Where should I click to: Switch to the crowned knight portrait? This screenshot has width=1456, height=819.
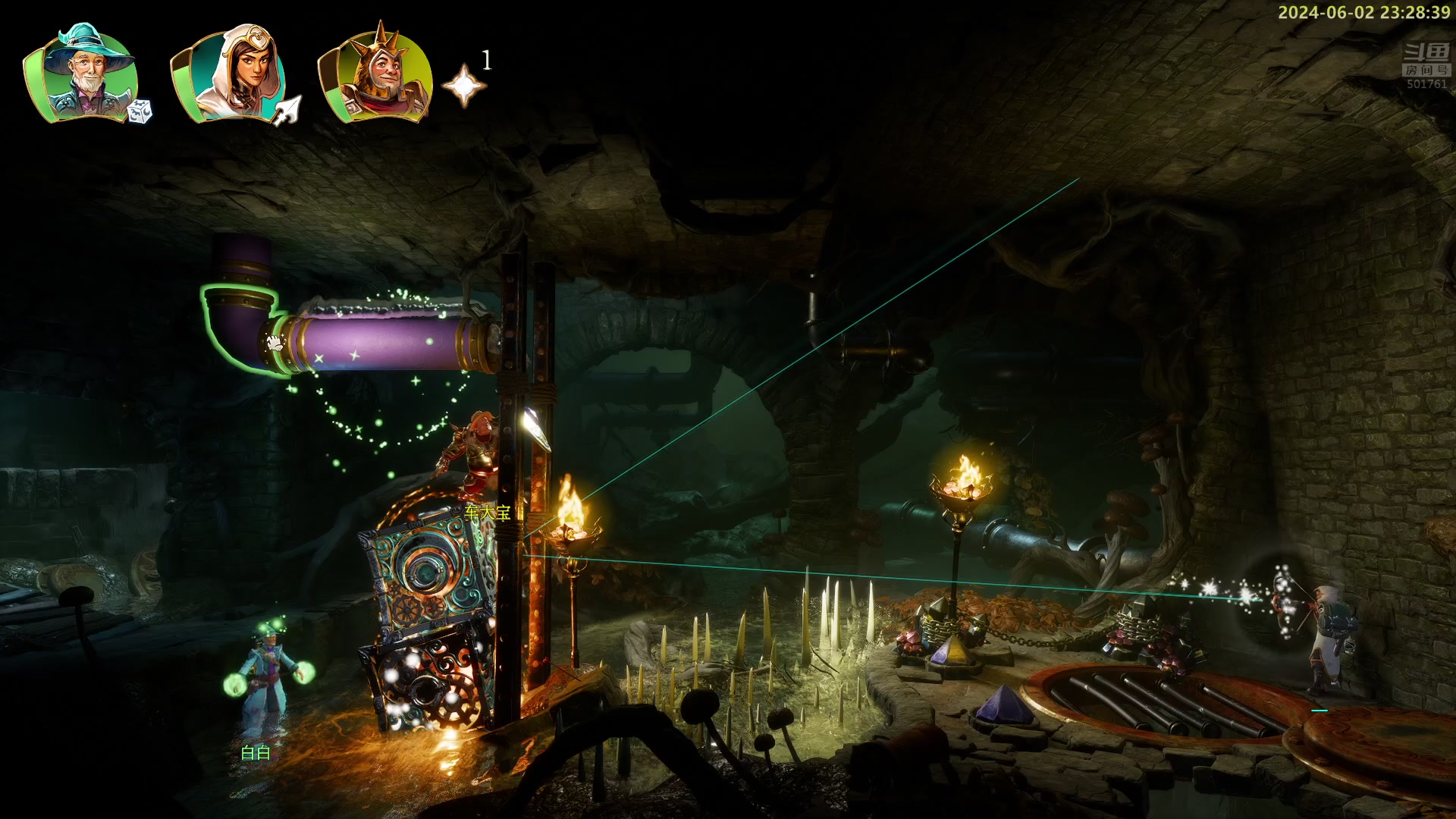point(377,74)
